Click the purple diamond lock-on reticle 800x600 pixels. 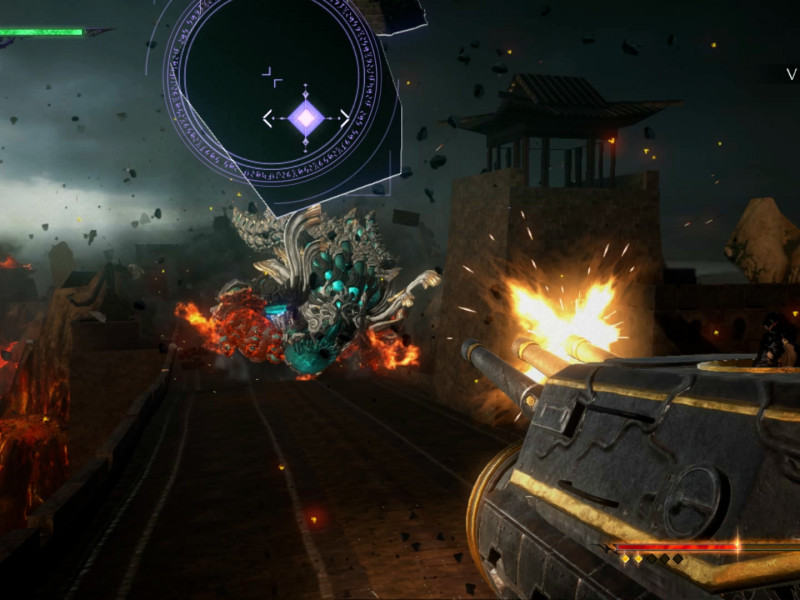(x=306, y=119)
